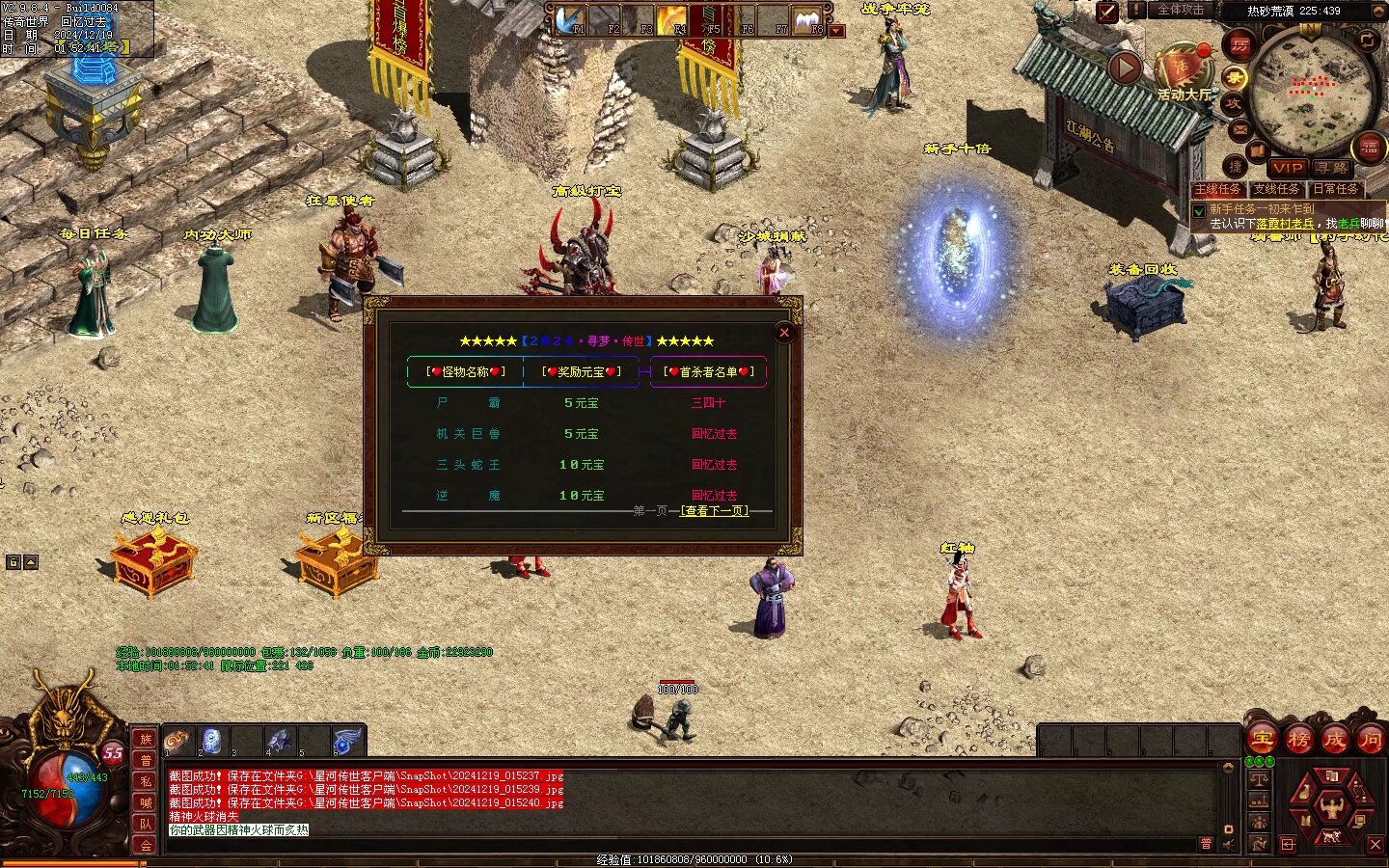The image size is (1389, 868).
Task: Click the 福 welfare button near minimap
Action: tap(1370, 147)
